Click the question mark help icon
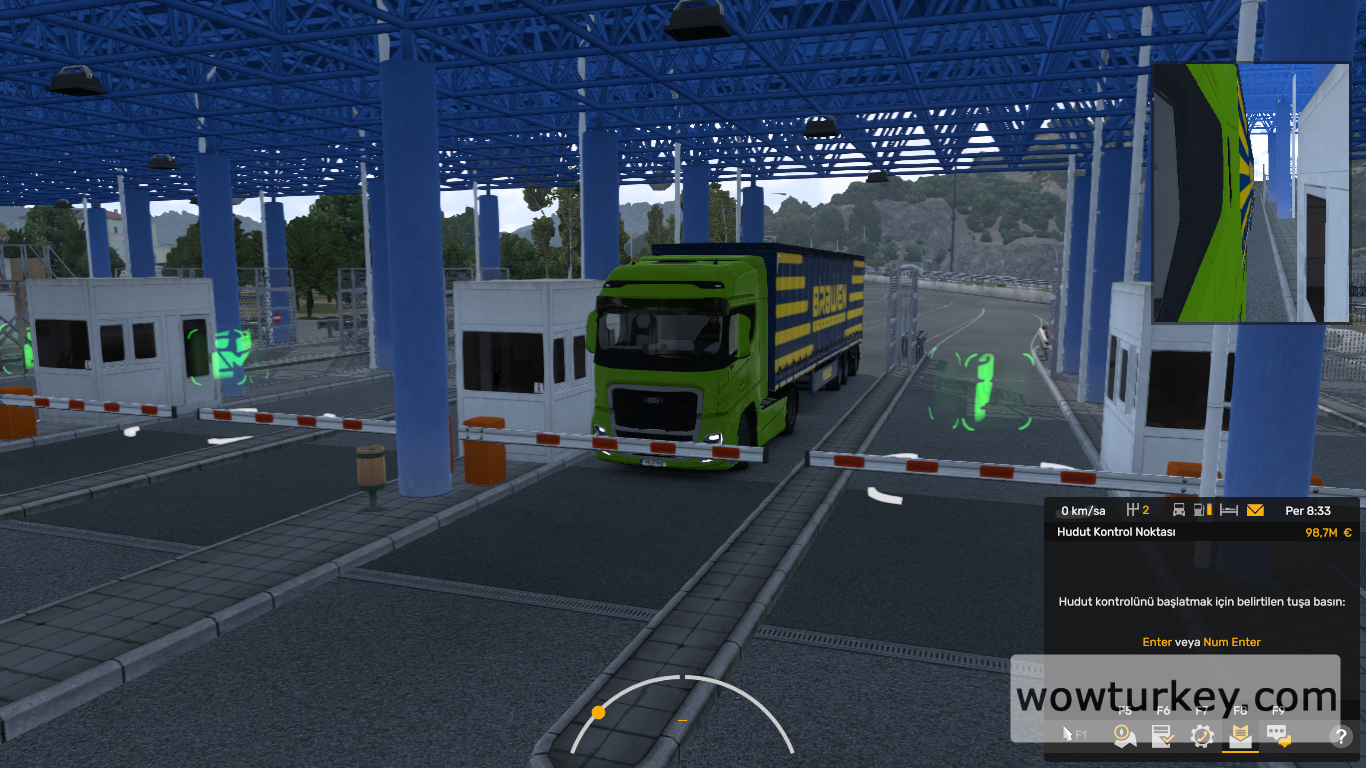1366x768 pixels. [1341, 736]
